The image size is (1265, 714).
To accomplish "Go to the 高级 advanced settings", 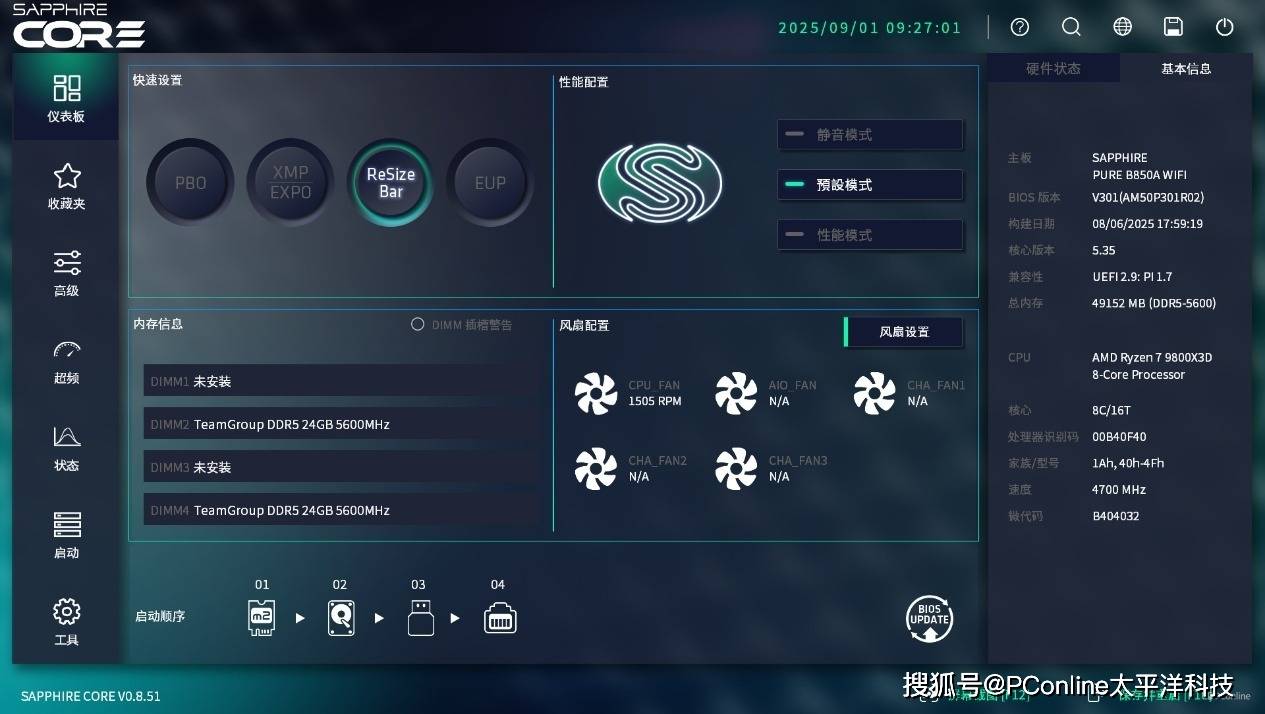I will click(66, 273).
